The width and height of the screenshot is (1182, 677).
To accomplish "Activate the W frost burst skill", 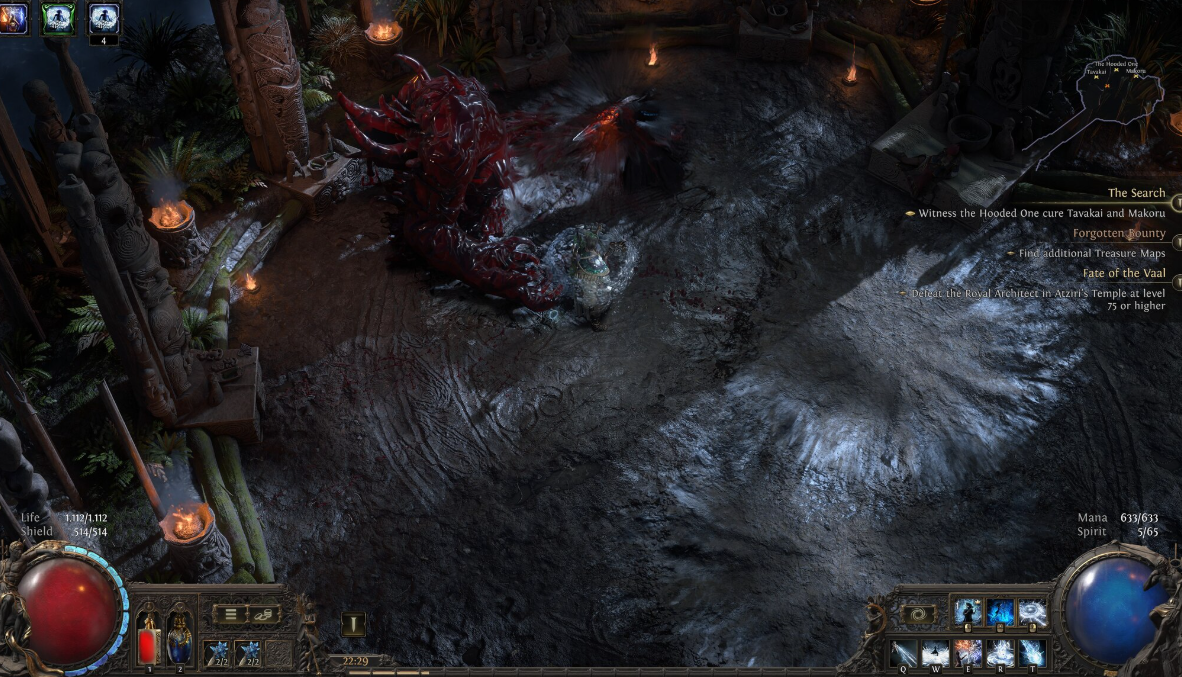I will 937,653.
